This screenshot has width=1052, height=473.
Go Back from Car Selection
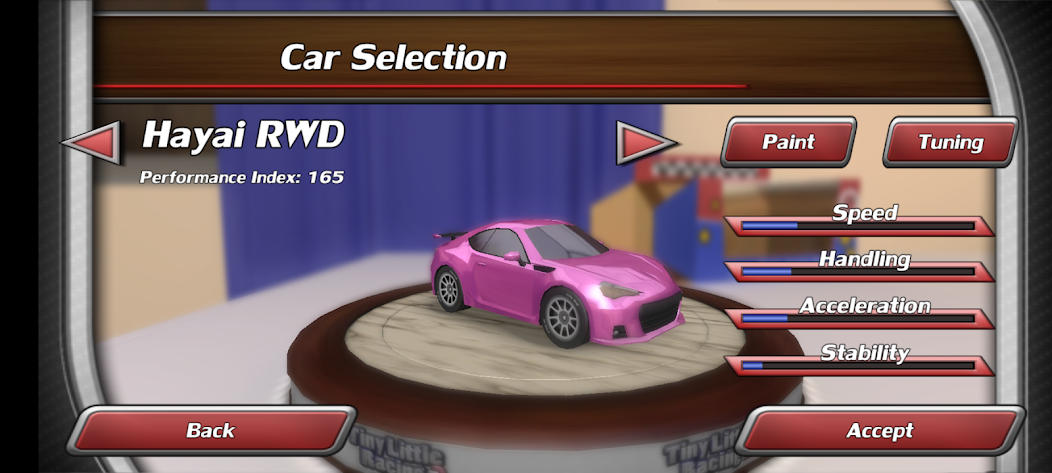[x=211, y=431]
